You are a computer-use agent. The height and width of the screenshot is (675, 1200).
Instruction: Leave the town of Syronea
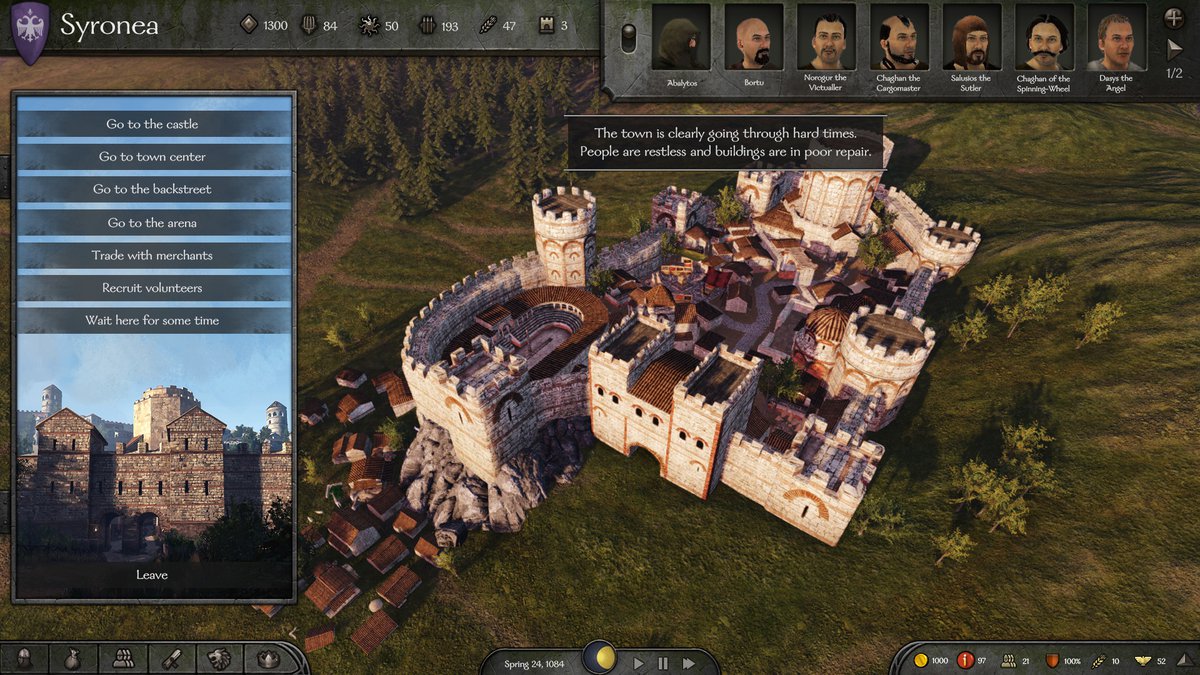[x=152, y=575]
